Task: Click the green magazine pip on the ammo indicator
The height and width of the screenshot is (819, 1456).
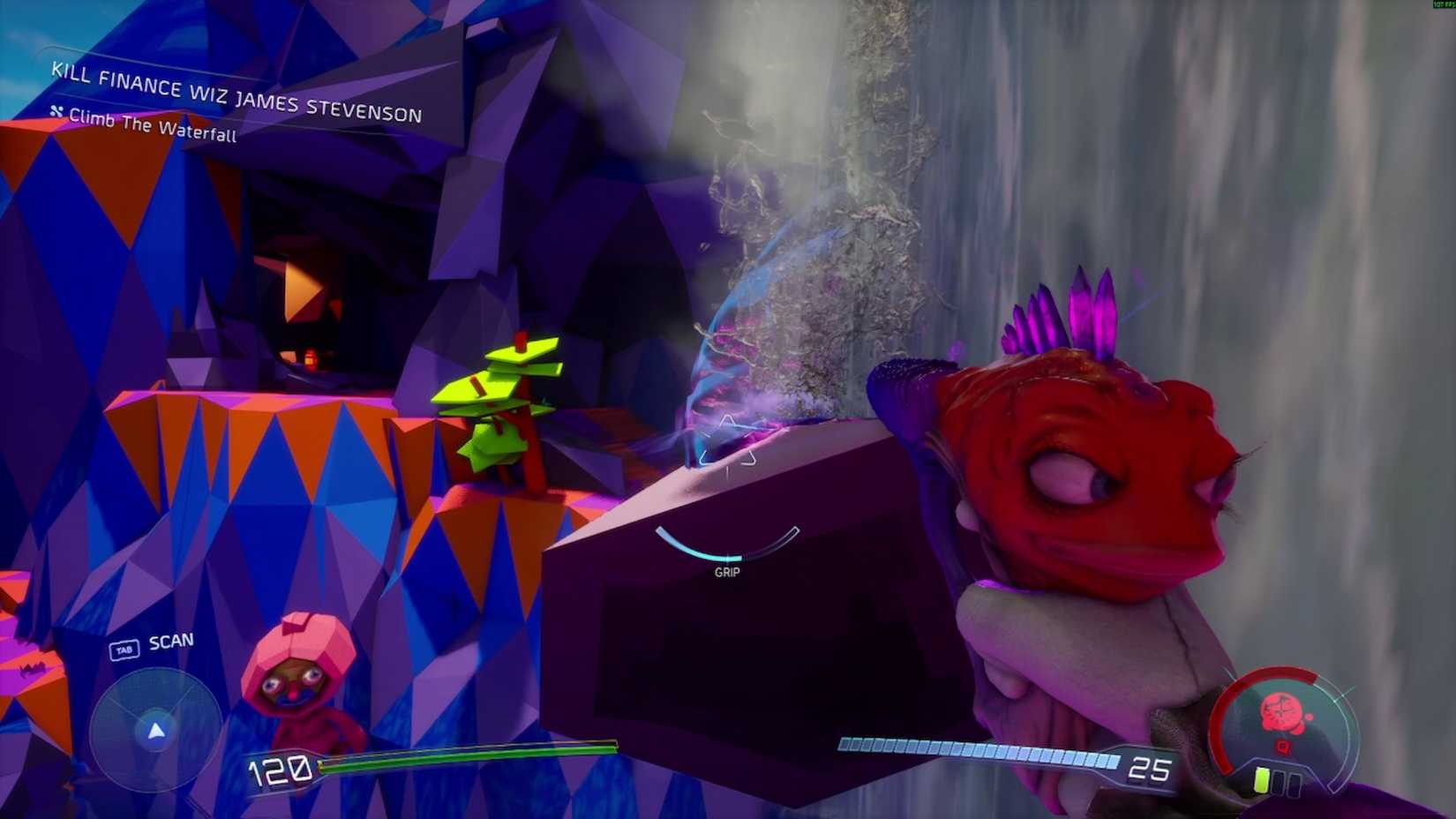Action: point(1260,779)
